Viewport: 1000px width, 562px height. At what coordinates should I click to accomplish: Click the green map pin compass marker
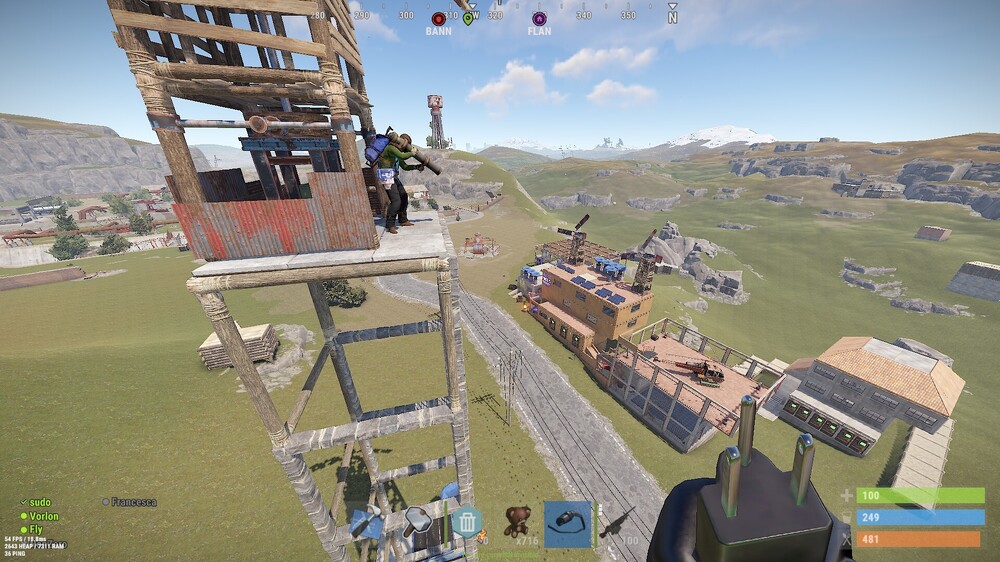point(468,19)
